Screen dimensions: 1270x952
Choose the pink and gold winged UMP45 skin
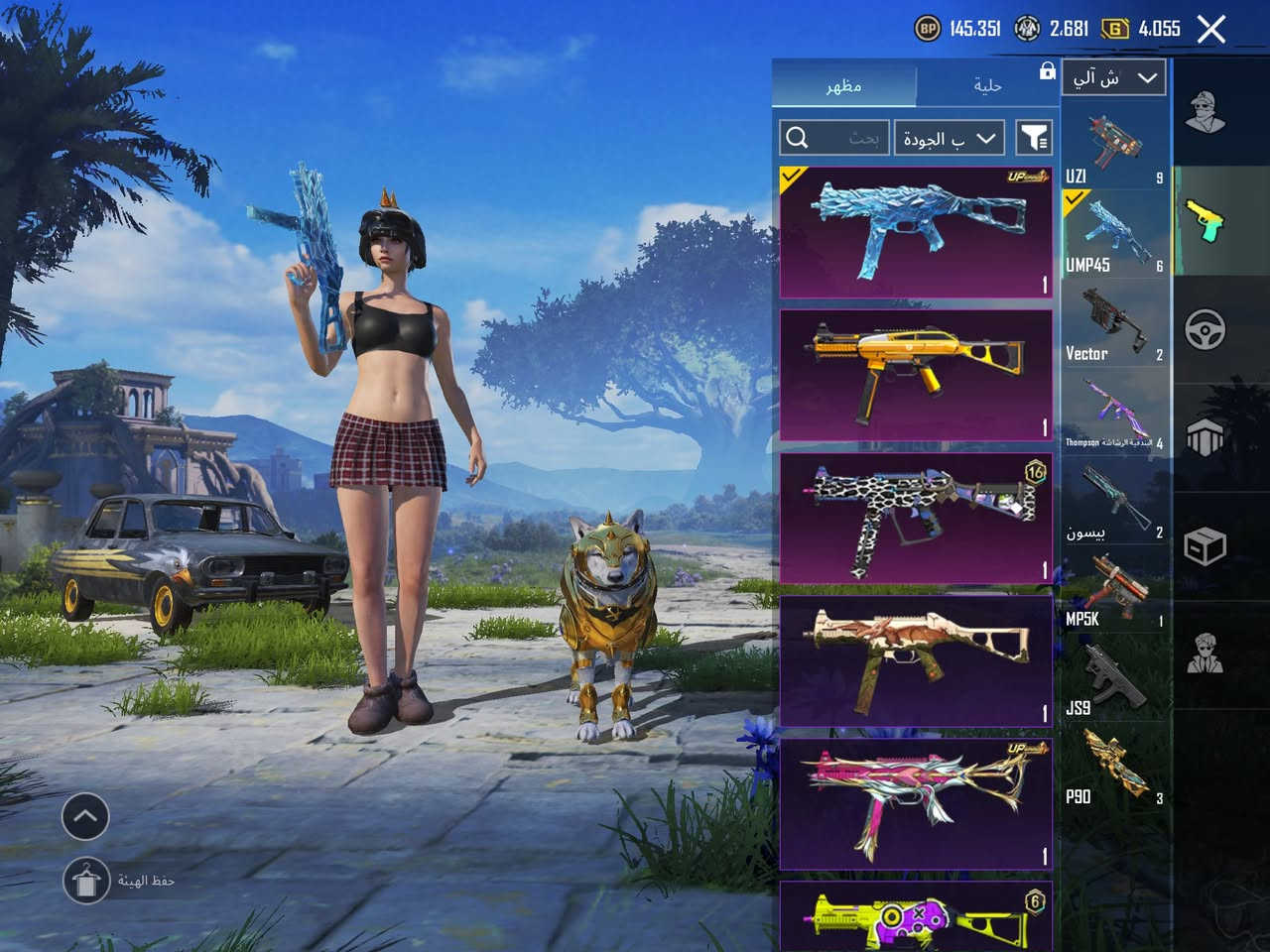click(916, 803)
